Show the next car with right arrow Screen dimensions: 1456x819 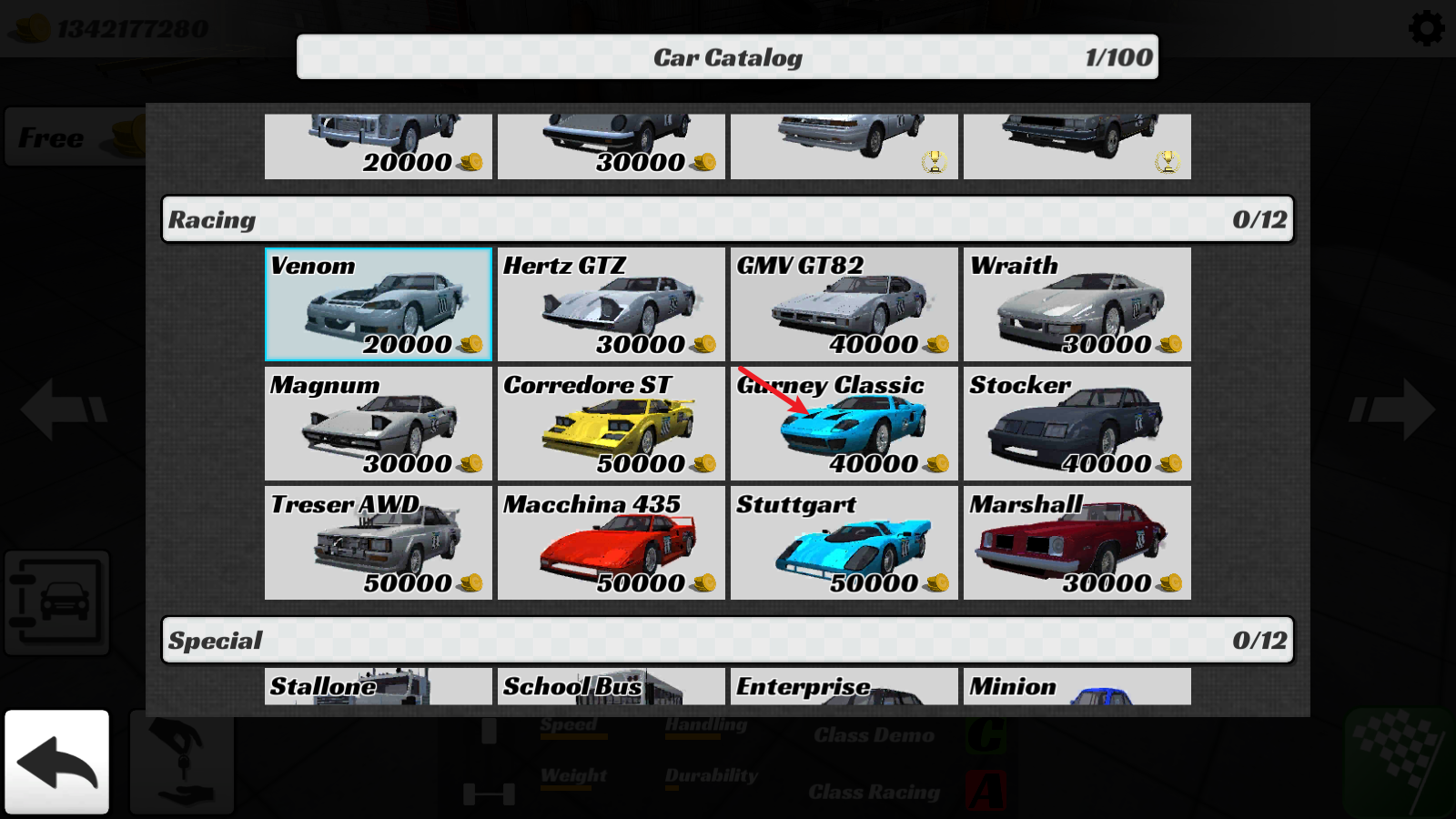(x=1392, y=409)
